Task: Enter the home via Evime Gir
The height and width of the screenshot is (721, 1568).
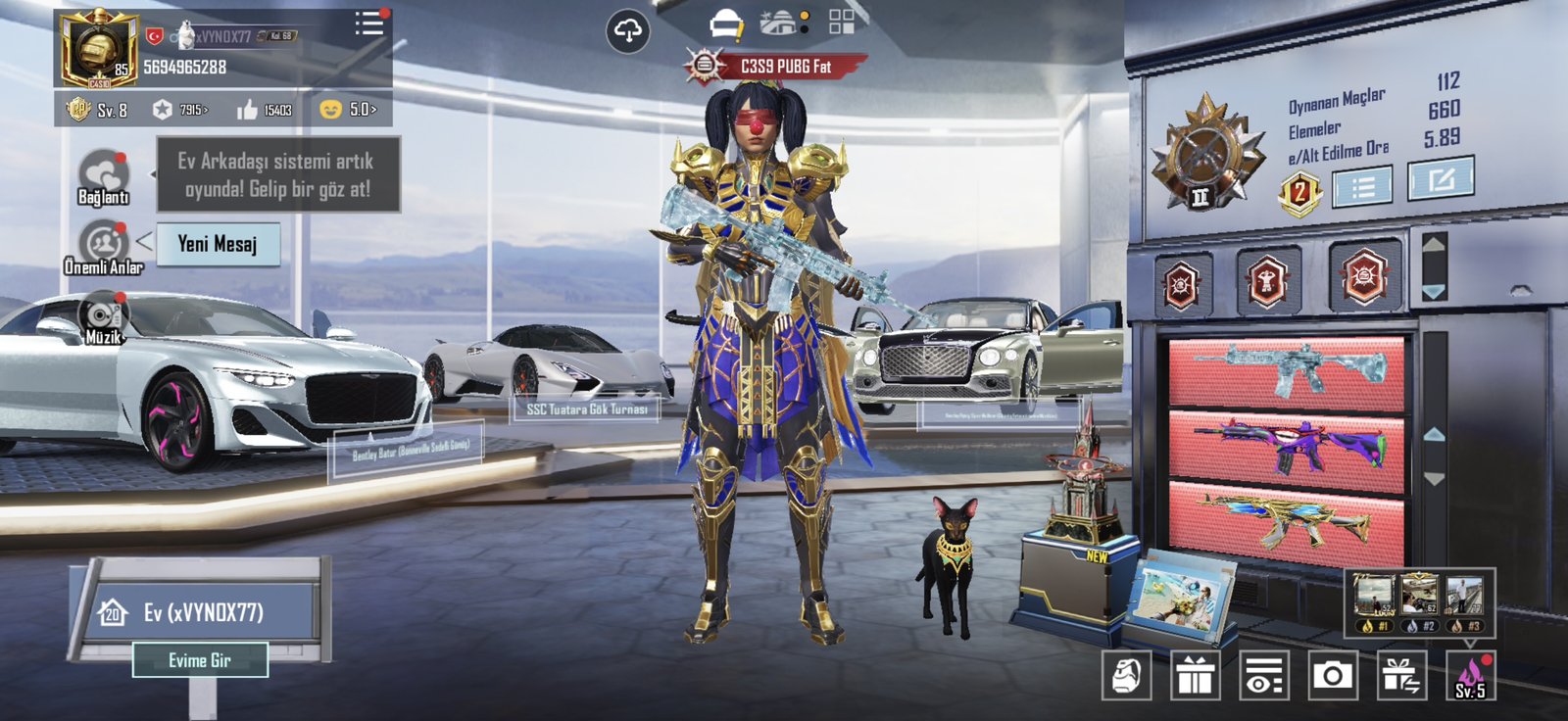Action: click(200, 660)
